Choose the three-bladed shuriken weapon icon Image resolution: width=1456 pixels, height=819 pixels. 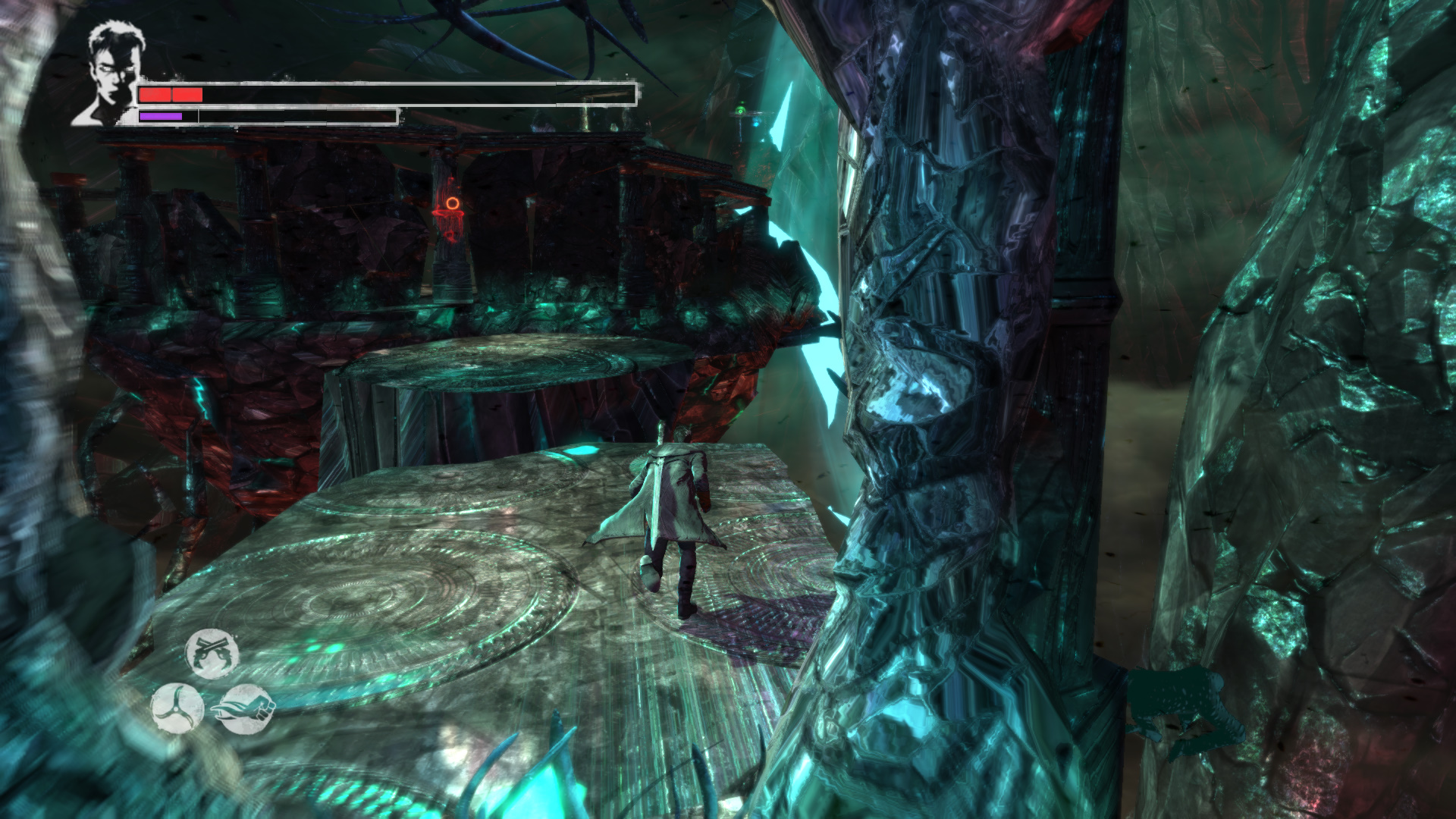[177, 708]
